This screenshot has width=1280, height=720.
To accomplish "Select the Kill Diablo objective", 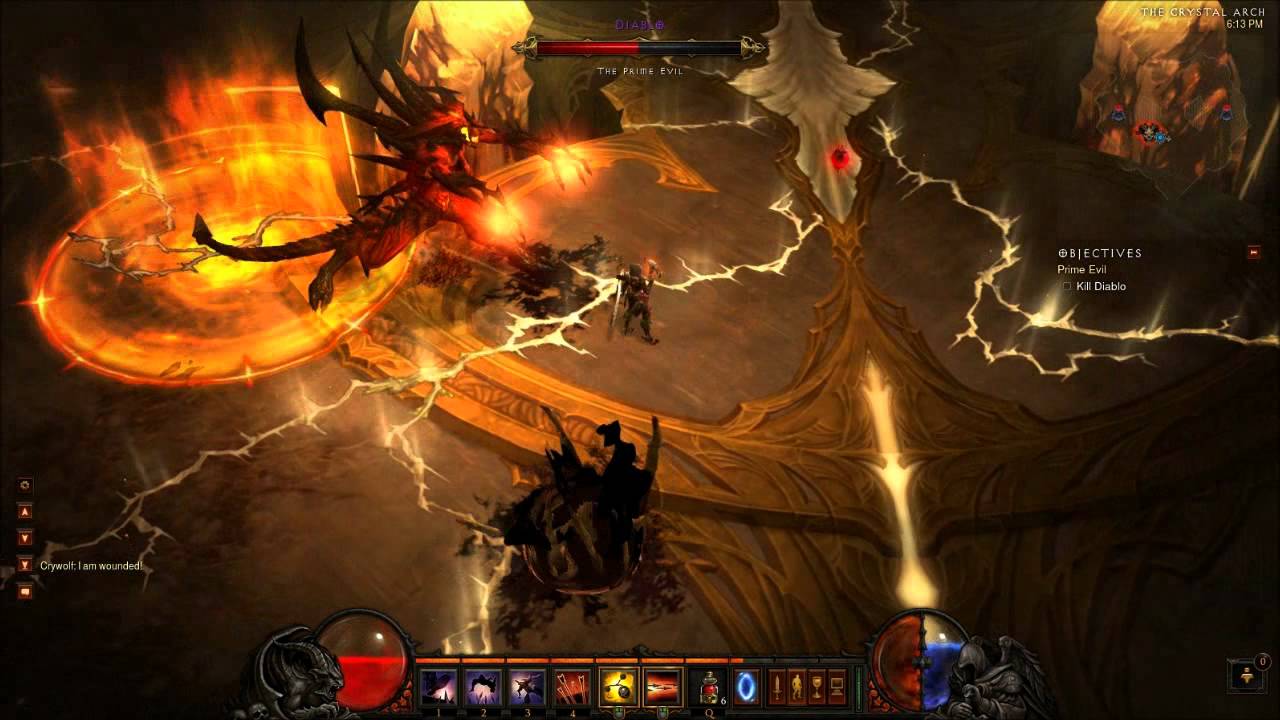I will coord(1100,287).
